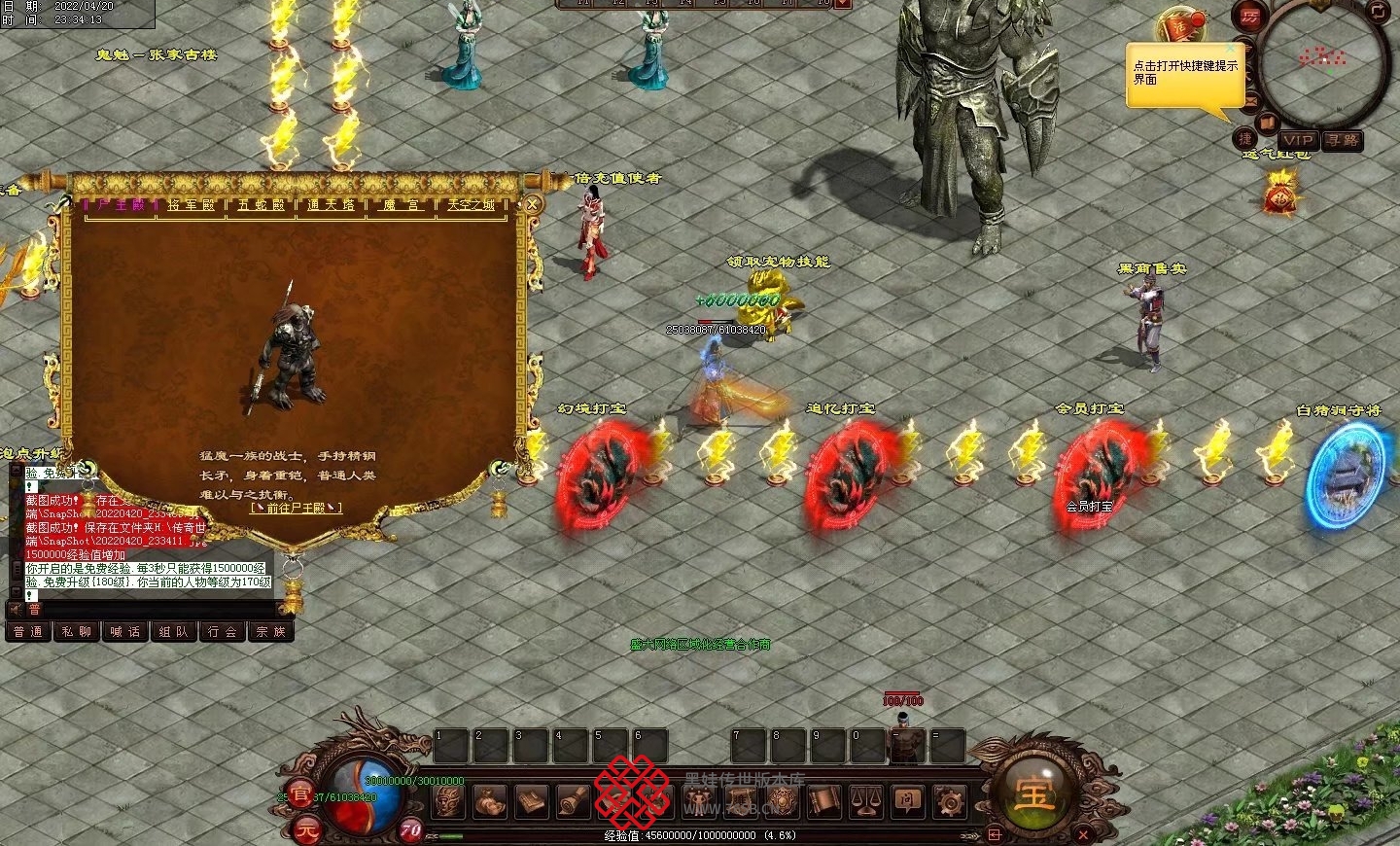This screenshot has width=1400, height=846.
Task: Open the helmet character icon on toolbar
Action: click(x=448, y=801)
